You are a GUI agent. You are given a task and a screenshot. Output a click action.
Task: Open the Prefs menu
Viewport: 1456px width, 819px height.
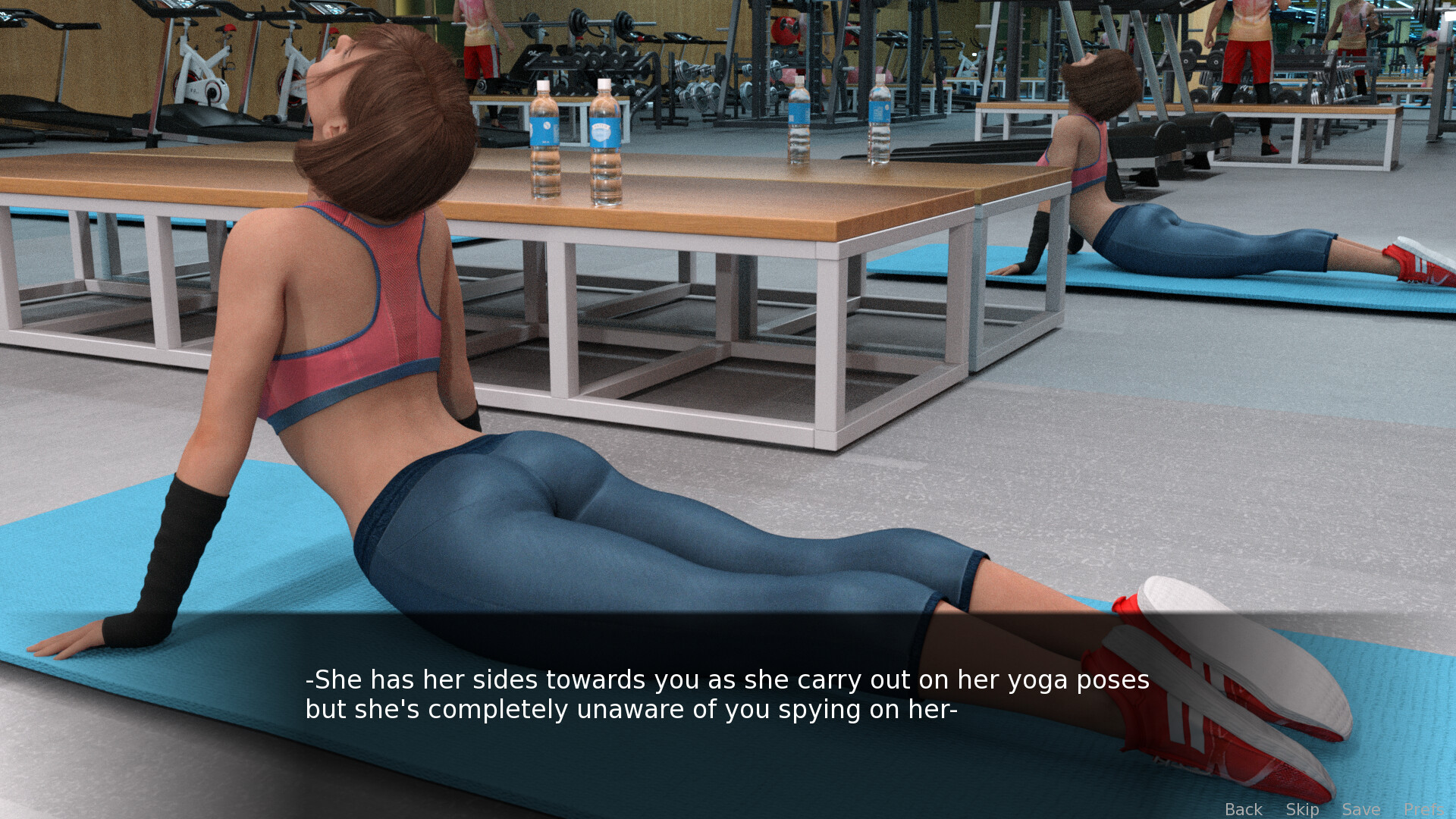[x=1423, y=809]
